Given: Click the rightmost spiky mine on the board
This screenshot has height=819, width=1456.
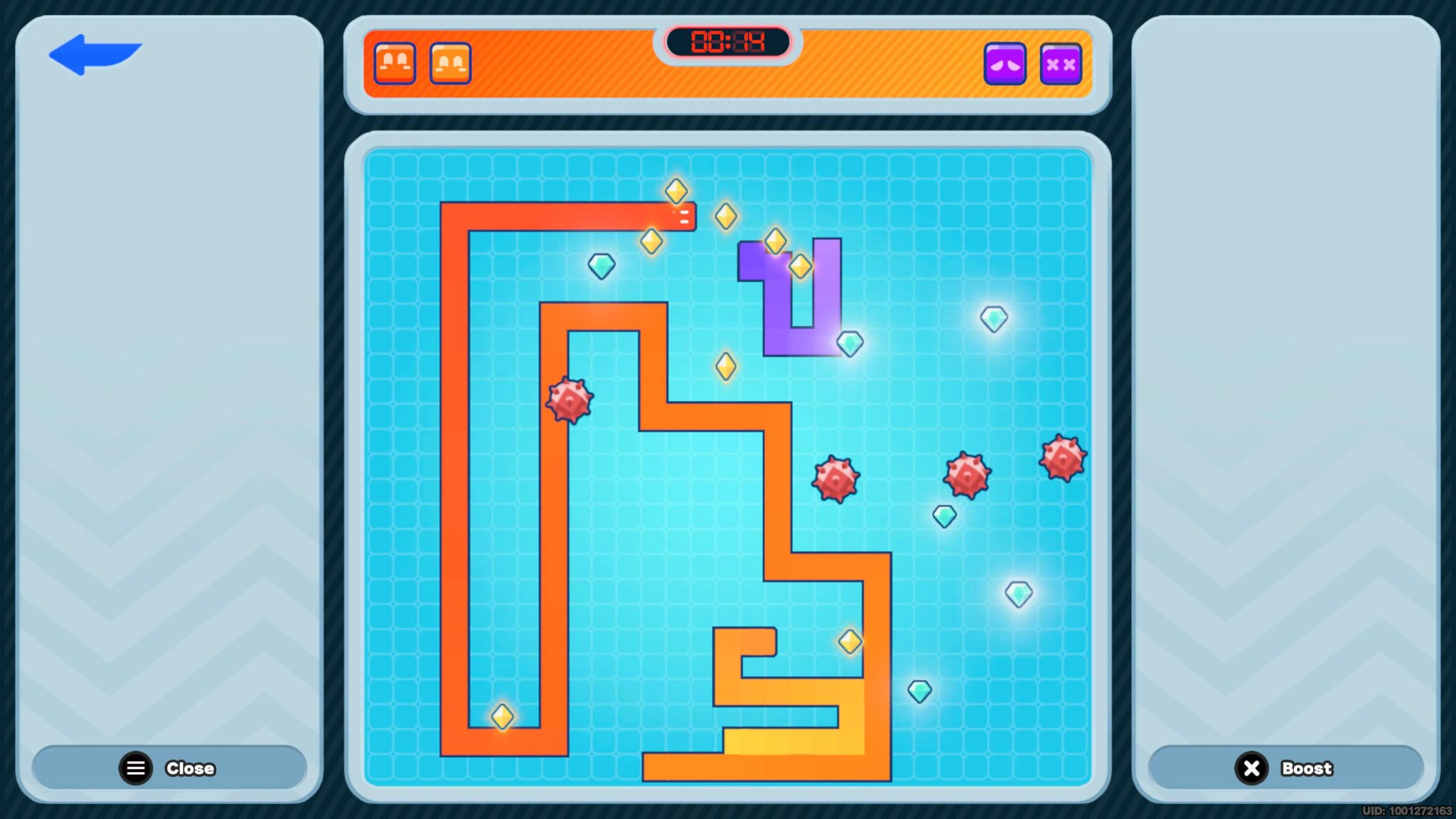Looking at the screenshot, I should tap(1064, 459).
